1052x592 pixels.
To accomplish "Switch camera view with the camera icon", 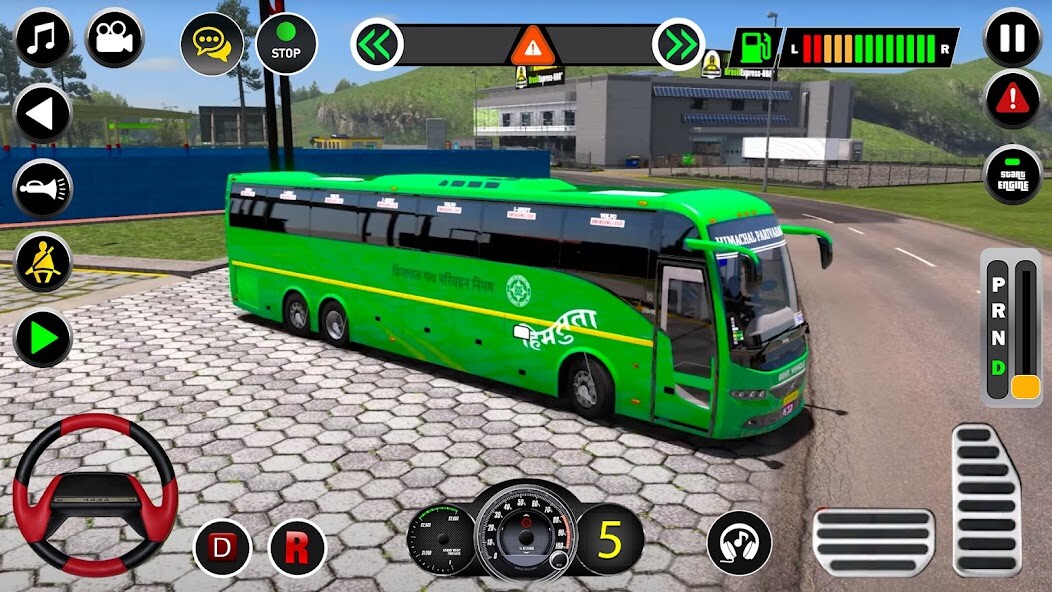I will [115, 38].
